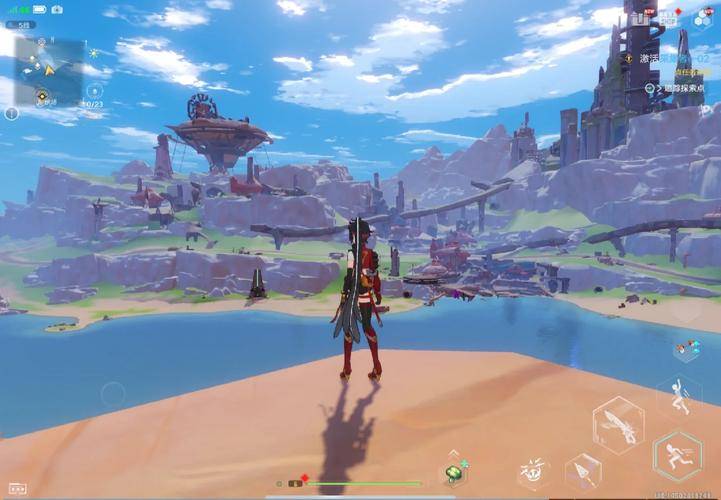Open the info circle icon below minimap

click(11, 114)
